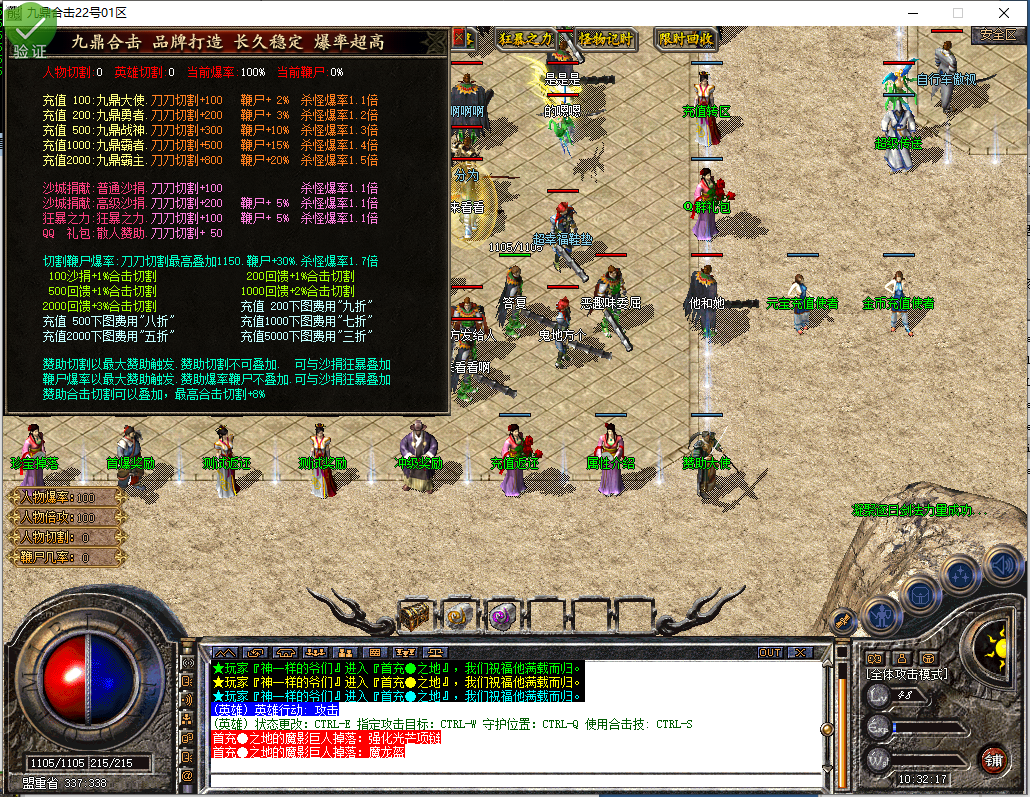Open the red 铺 shop button
1030x797 pixels.
993,758
